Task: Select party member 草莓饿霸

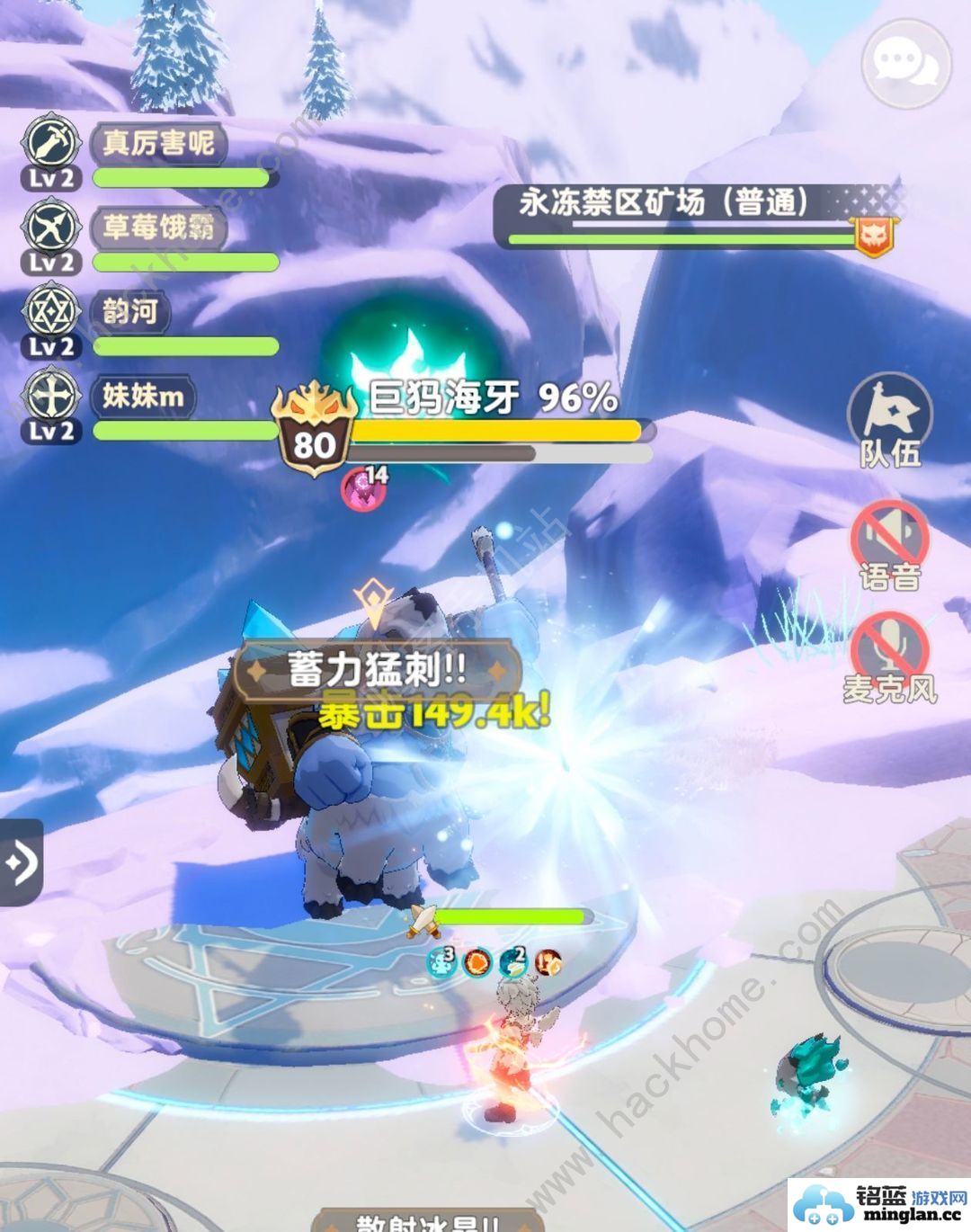Action: click(x=158, y=227)
